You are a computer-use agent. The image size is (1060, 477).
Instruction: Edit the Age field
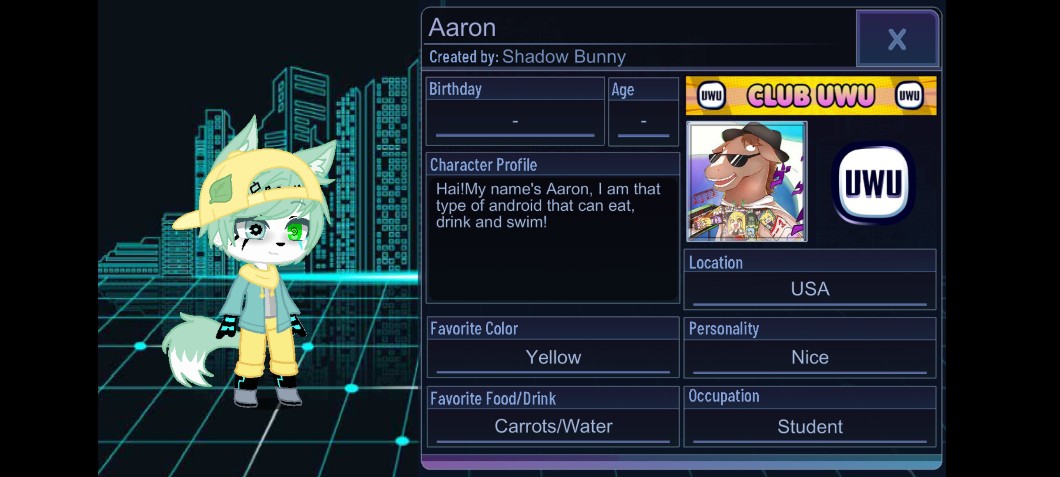pos(643,122)
